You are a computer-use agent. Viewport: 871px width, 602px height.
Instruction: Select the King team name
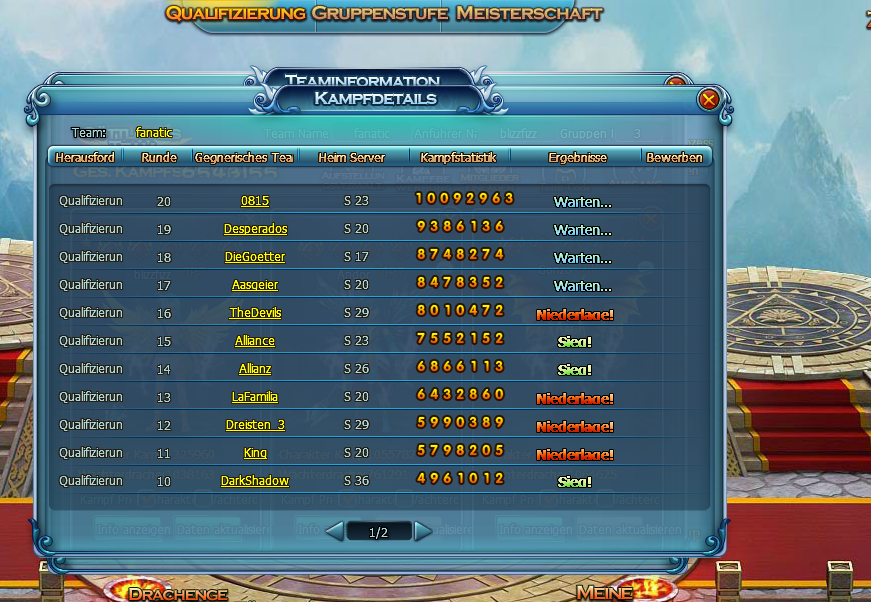click(255, 453)
